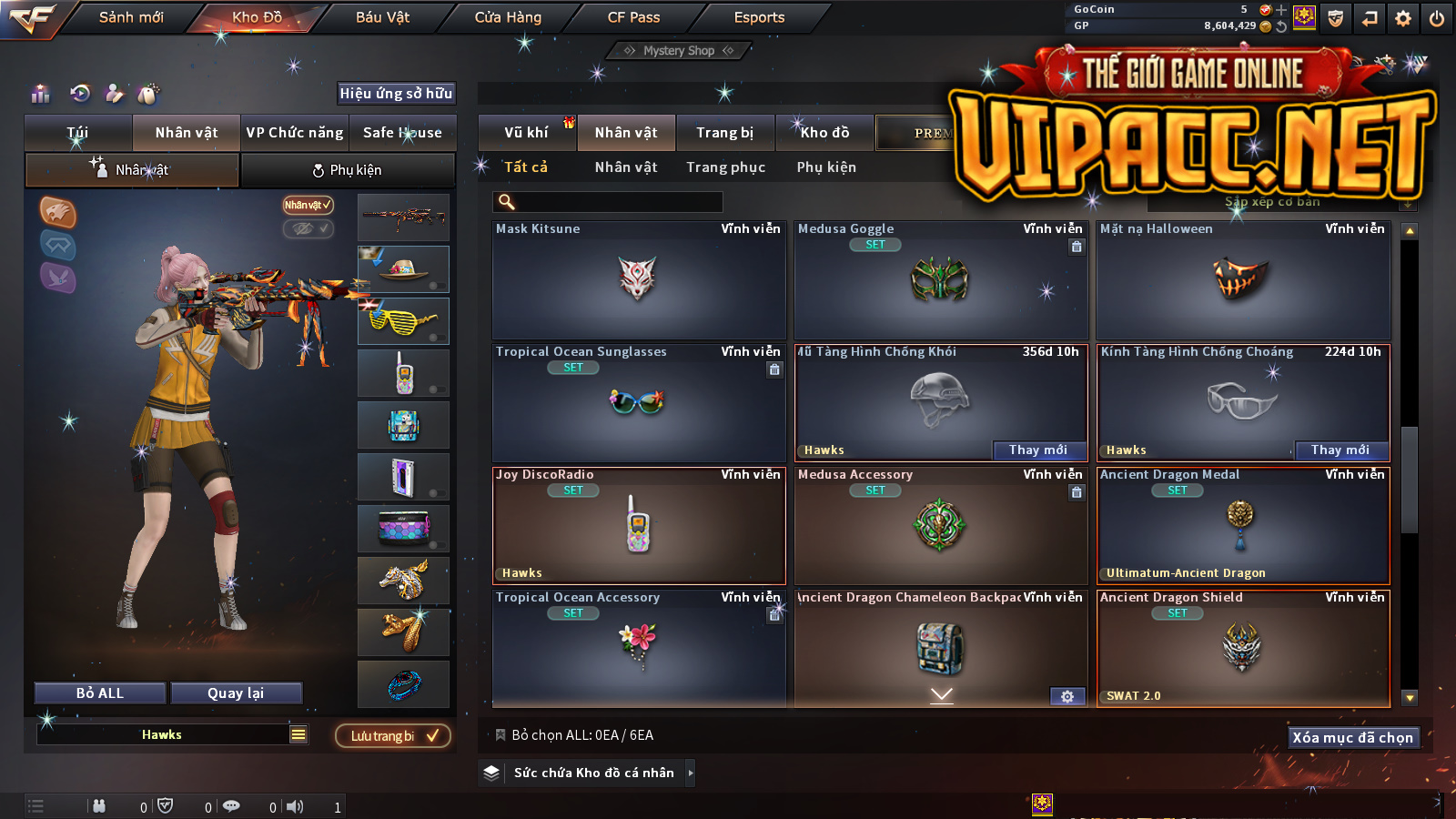Open the Mystery Shop banner
The image size is (1456, 819).
coord(679,51)
